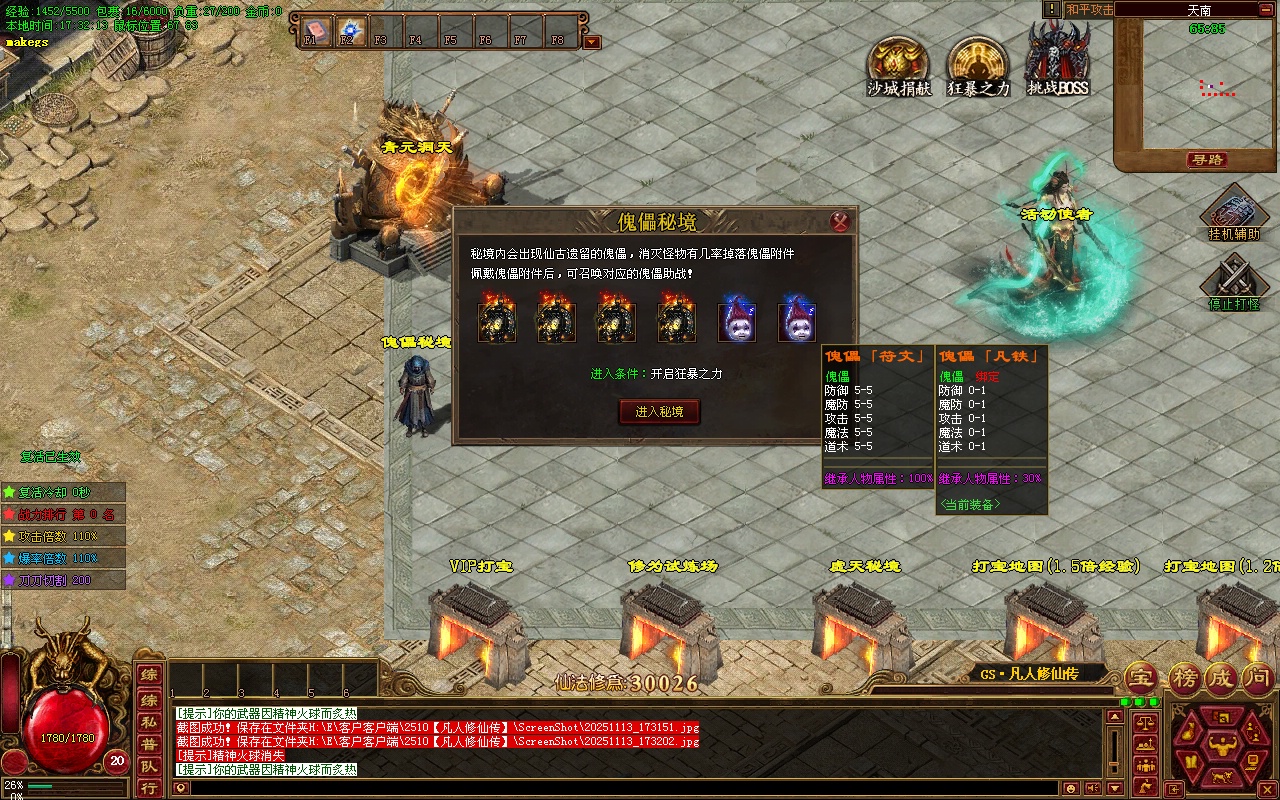Open the 挂机辅助 auto-play assistant
Viewport: 1280px width, 800px height.
point(1233,211)
